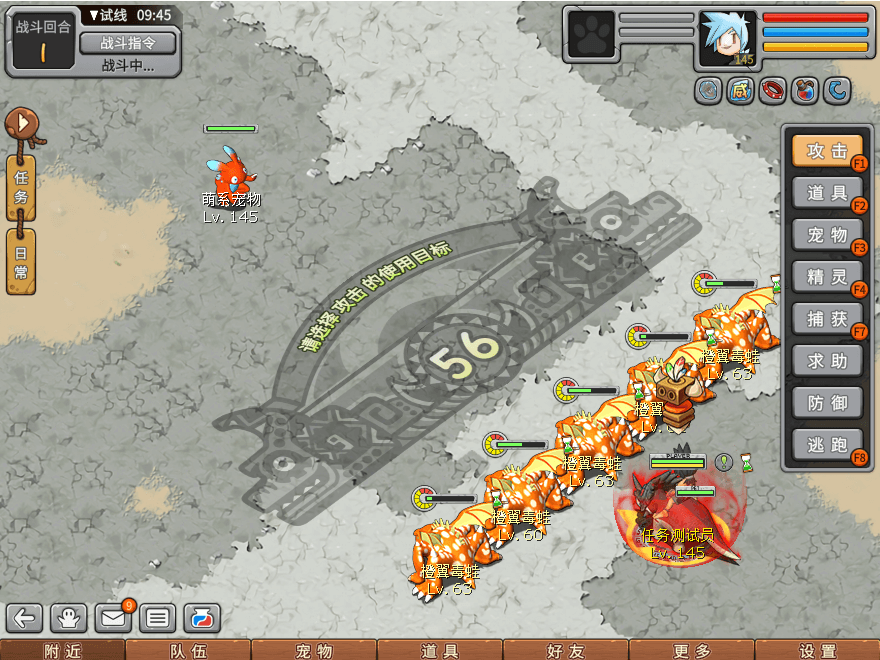This screenshot has height=660, width=880.
Task: Open the mail envelope icon
Action: (x=114, y=618)
